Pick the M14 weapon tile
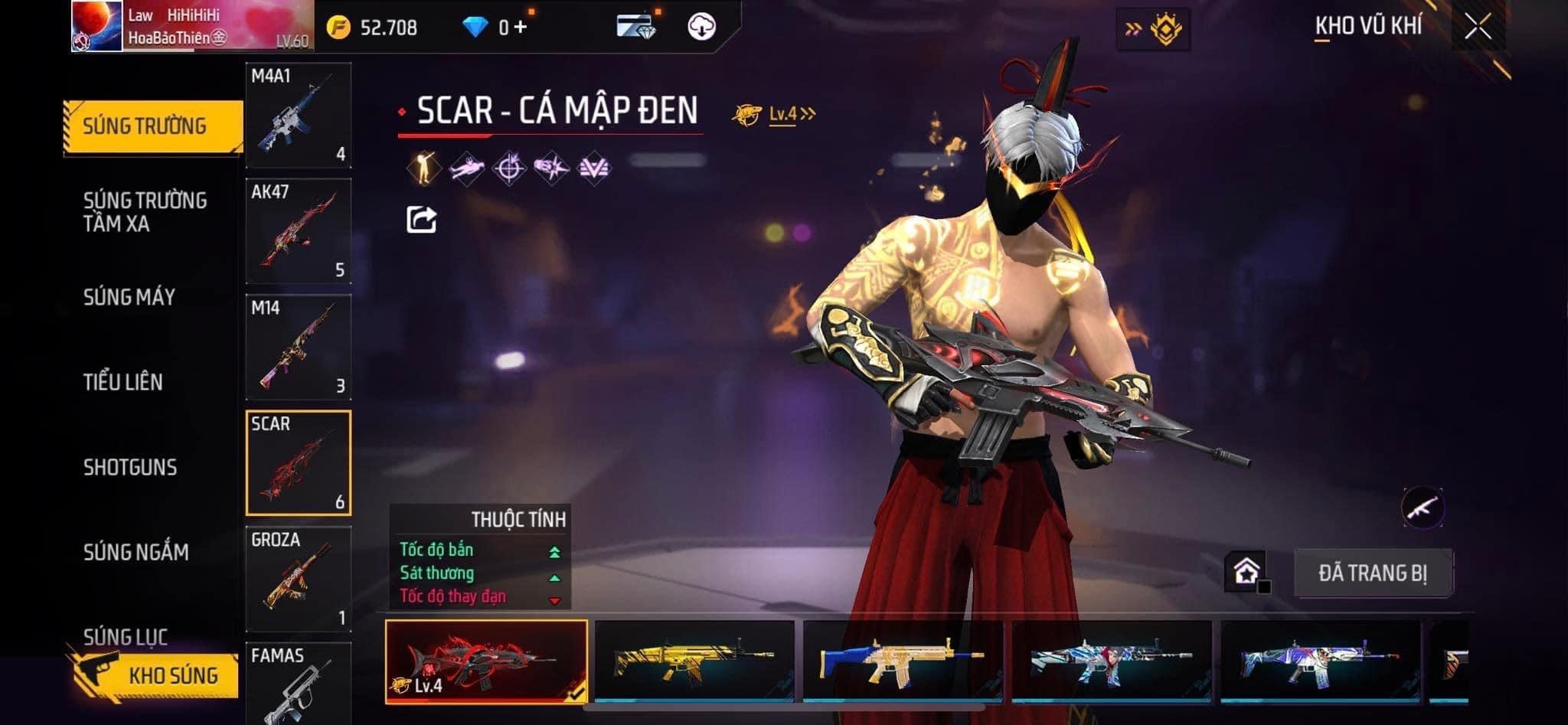The height and width of the screenshot is (725, 1568). click(x=298, y=347)
